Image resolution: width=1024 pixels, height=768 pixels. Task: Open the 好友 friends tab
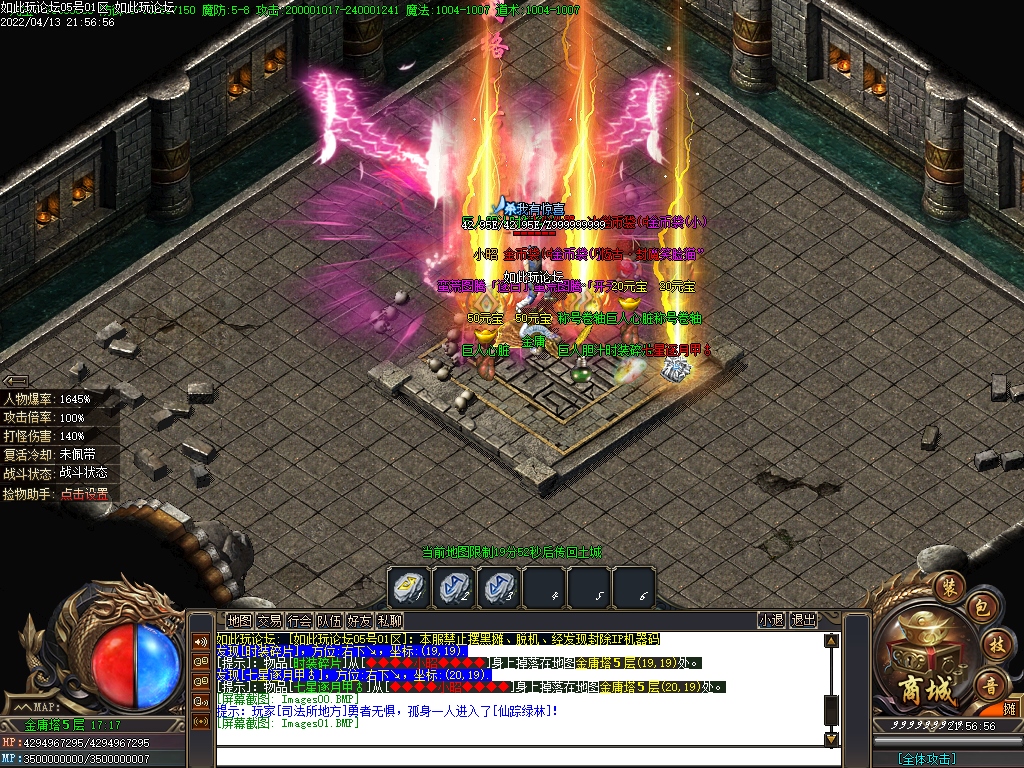tap(359, 621)
